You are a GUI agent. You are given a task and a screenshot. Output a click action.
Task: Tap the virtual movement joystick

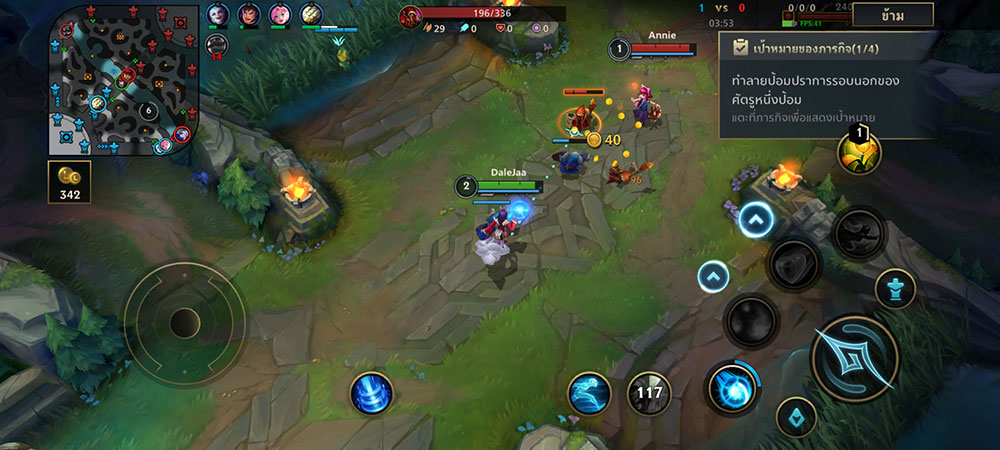point(185,322)
